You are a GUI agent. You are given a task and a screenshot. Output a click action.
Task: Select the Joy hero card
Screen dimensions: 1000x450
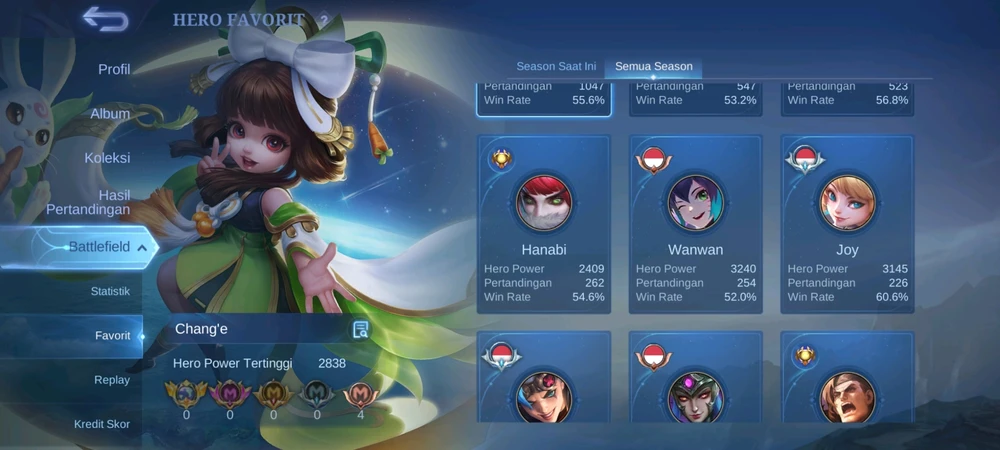(847, 224)
